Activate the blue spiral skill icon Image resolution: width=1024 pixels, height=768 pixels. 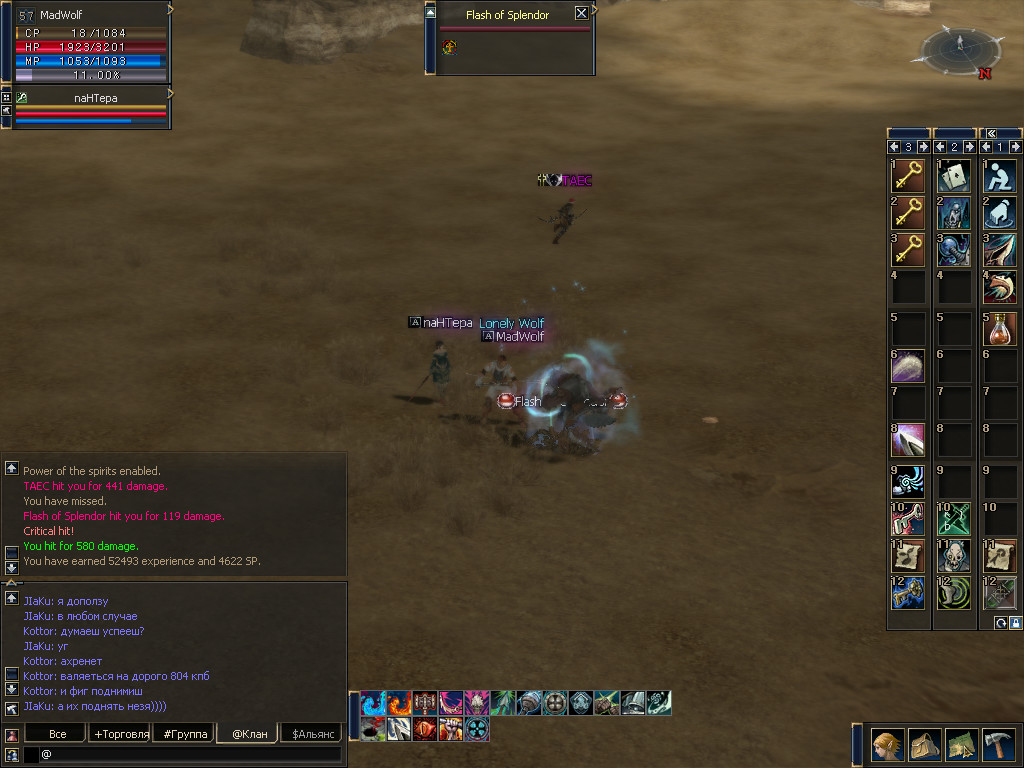(x=907, y=480)
